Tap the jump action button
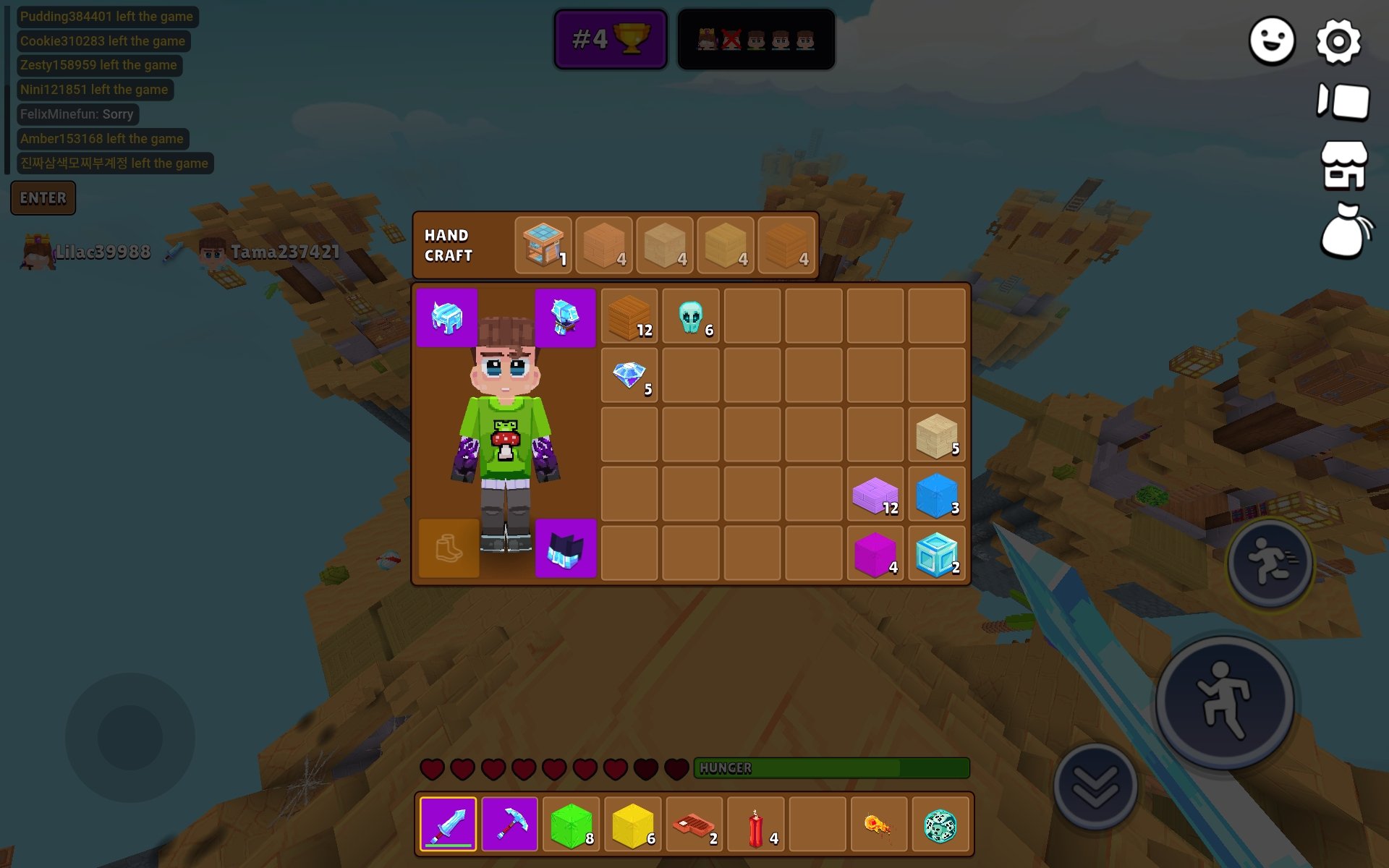The width and height of the screenshot is (1389, 868). click(1224, 700)
